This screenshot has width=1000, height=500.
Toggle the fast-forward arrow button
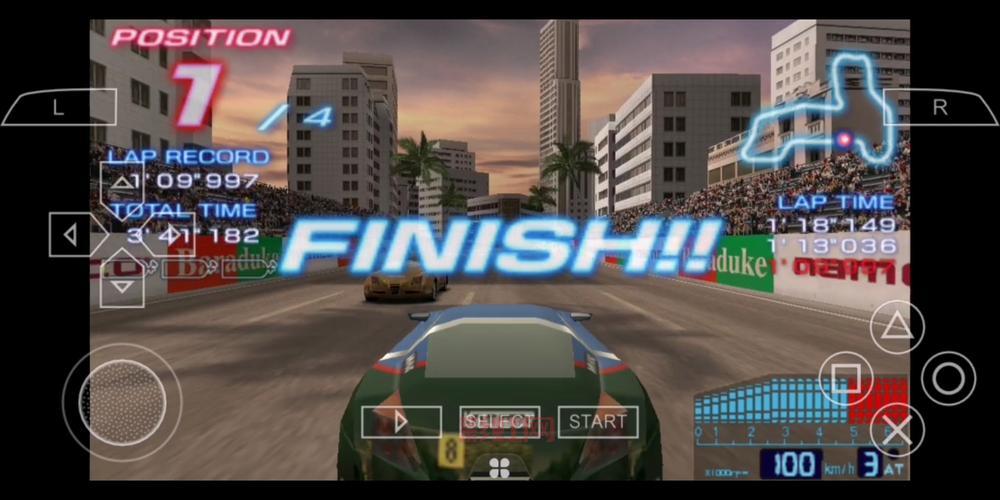(x=401, y=422)
